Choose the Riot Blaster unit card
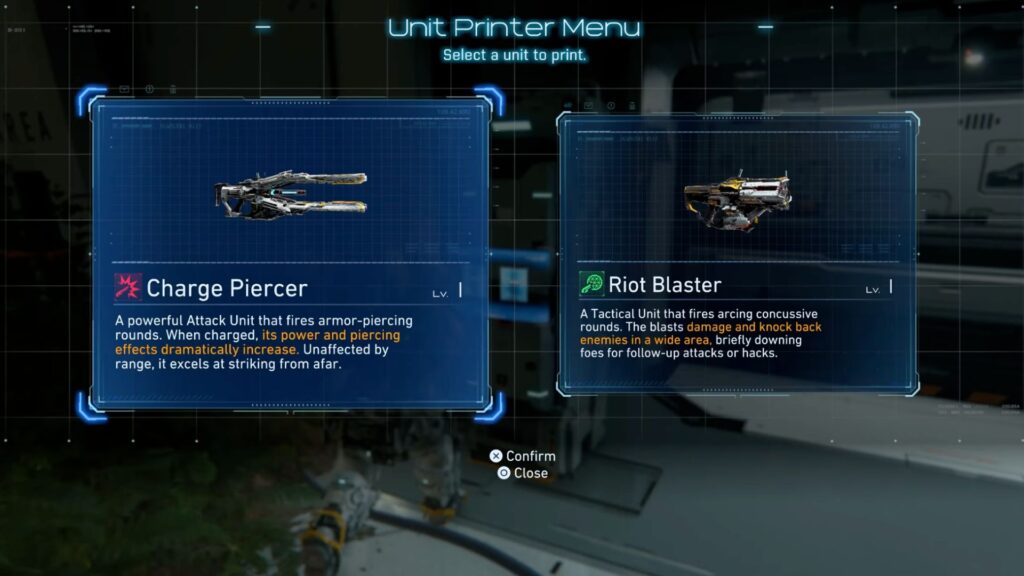1024x576 pixels. point(738,255)
